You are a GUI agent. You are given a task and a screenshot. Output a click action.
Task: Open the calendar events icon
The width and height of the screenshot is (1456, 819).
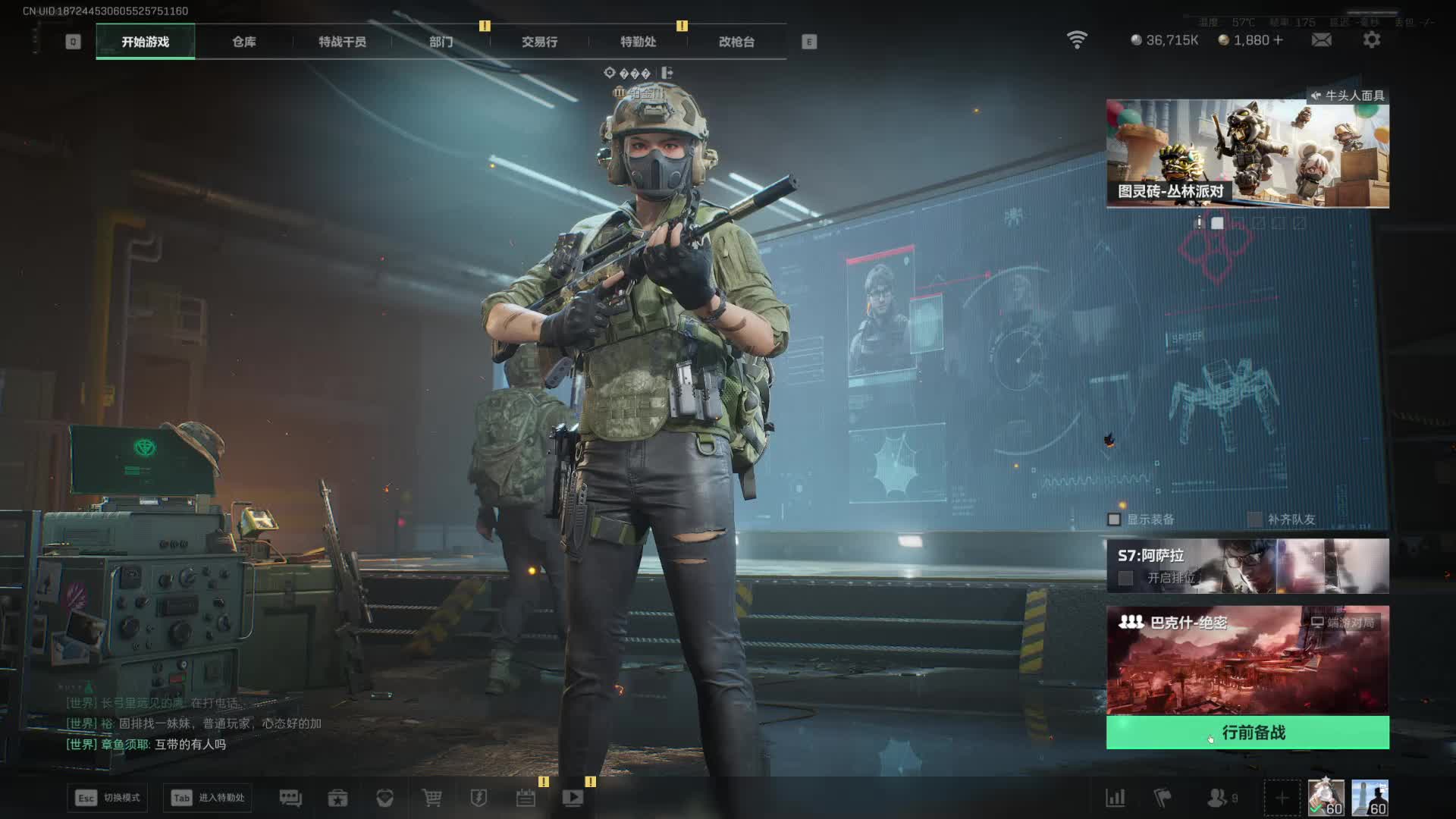click(526, 798)
